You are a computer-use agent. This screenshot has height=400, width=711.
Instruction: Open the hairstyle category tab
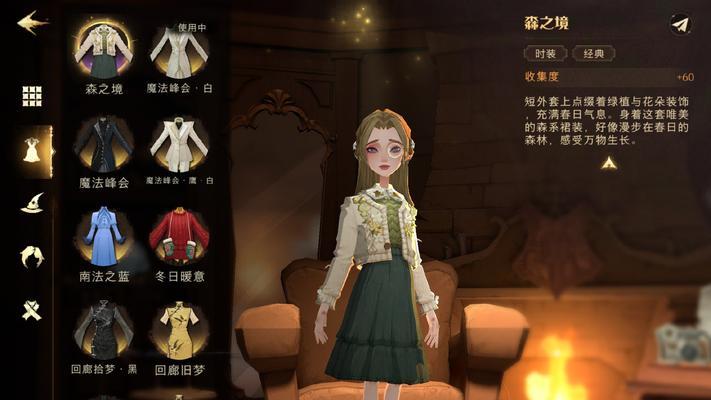click(33, 256)
